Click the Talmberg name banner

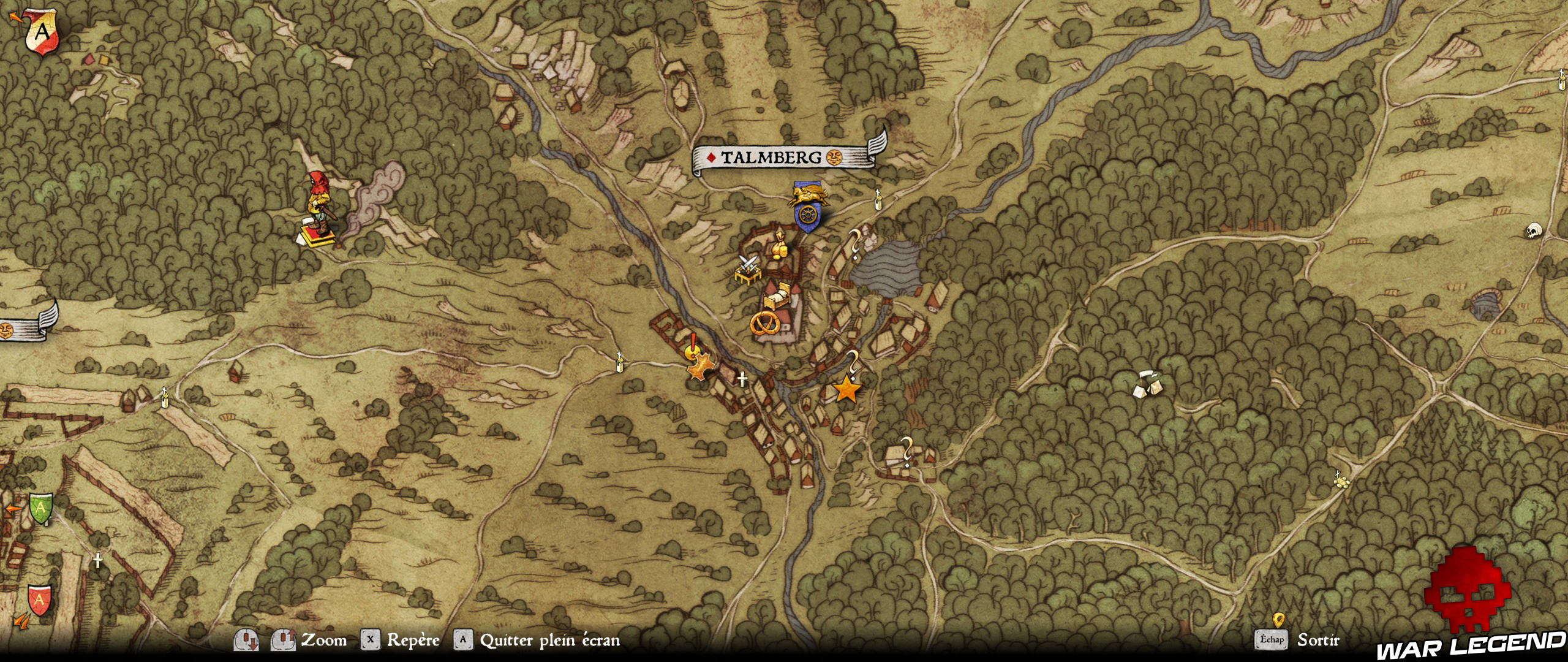pos(770,157)
